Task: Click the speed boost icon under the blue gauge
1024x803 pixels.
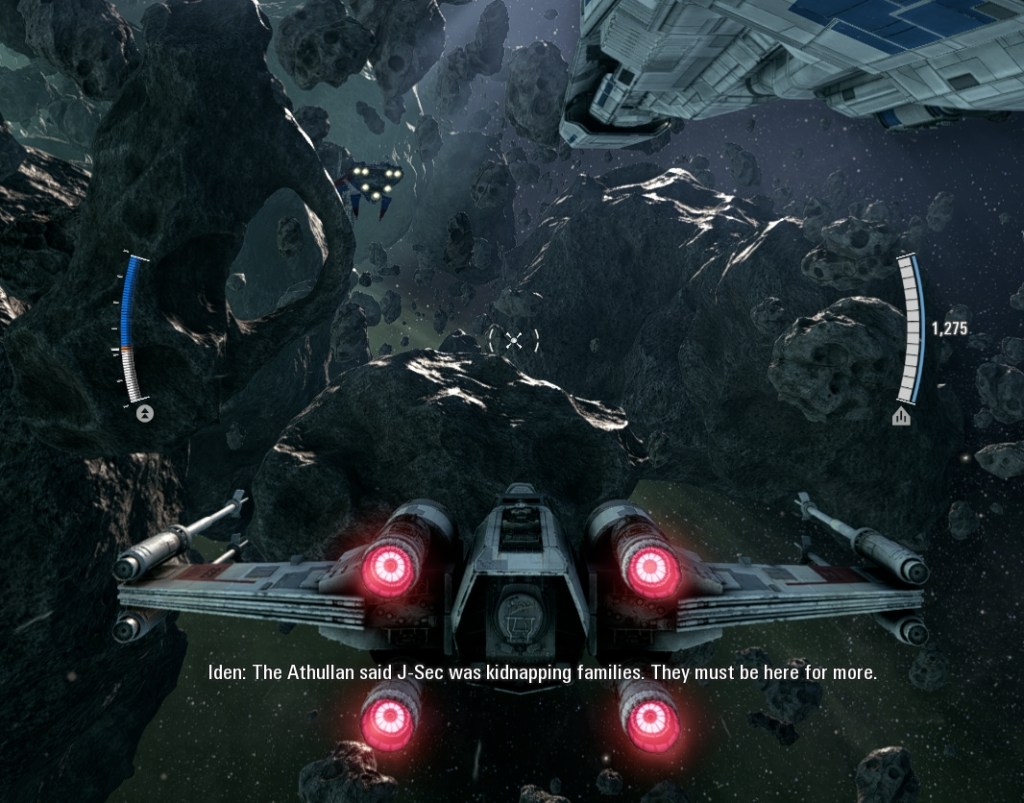Action: tap(146, 413)
